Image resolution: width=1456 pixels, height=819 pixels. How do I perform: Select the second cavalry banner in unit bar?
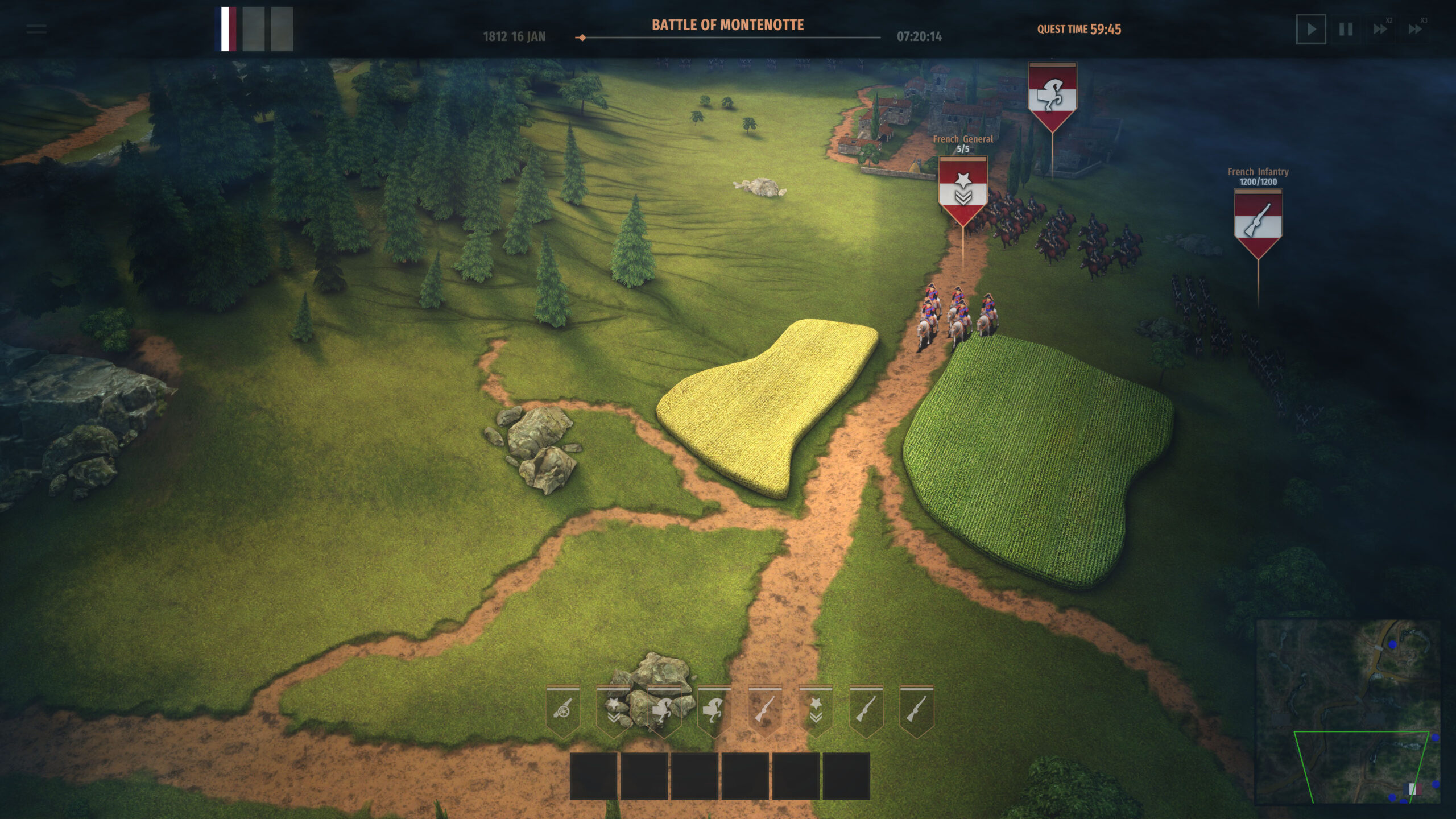click(714, 708)
